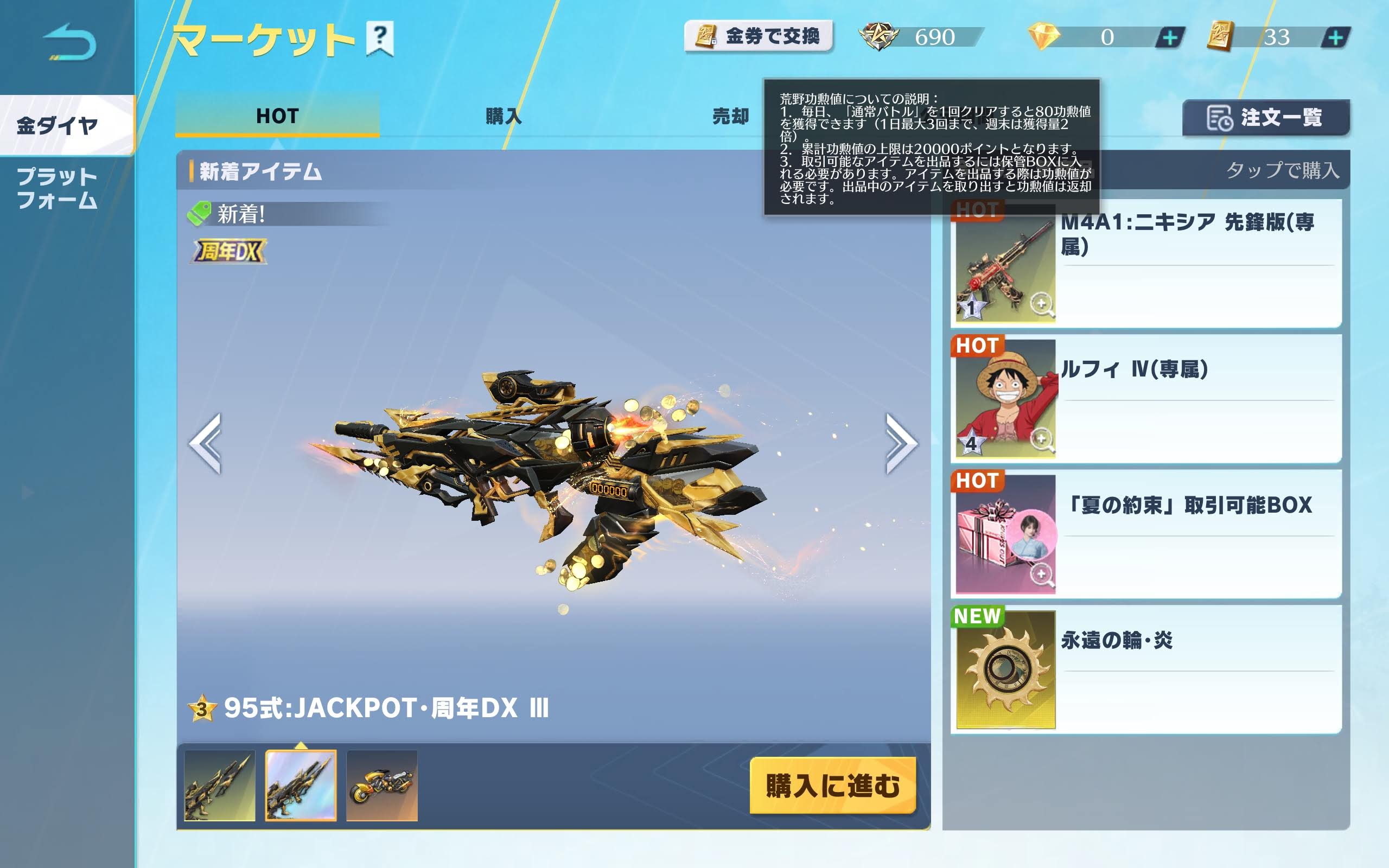This screenshot has height=868, width=1389.
Task: Switch to the 購入 tab
Action: (503, 116)
